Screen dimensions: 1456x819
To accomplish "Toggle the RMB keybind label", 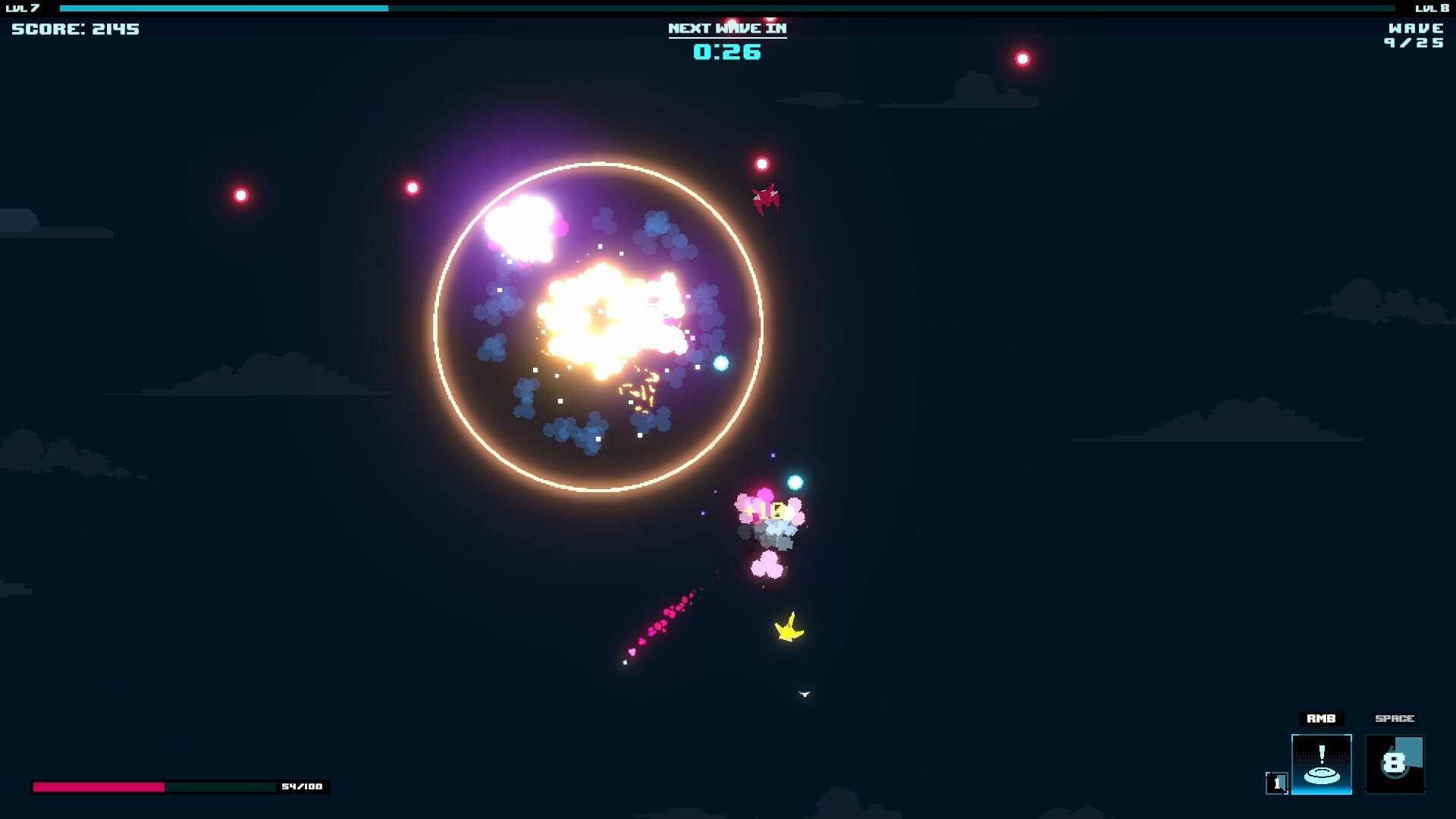I will pos(1322,719).
